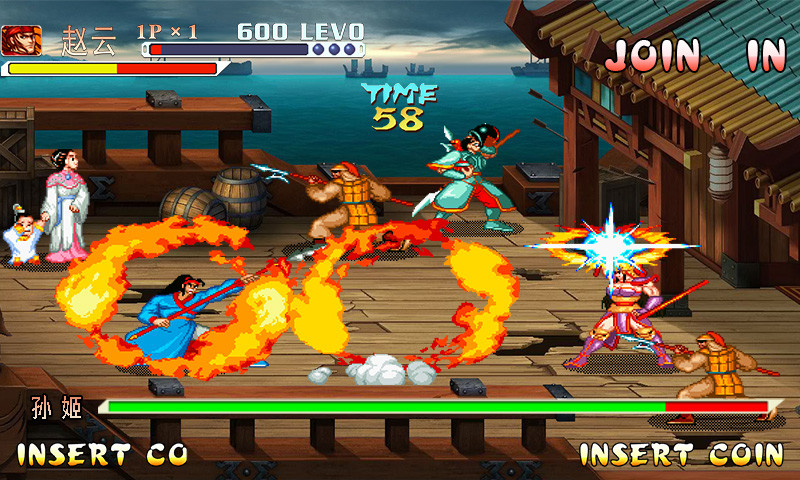The height and width of the screenshot is (480, 800).
Task: Click the Zhao Yun player portrait
Action: (x=21, y=41)
